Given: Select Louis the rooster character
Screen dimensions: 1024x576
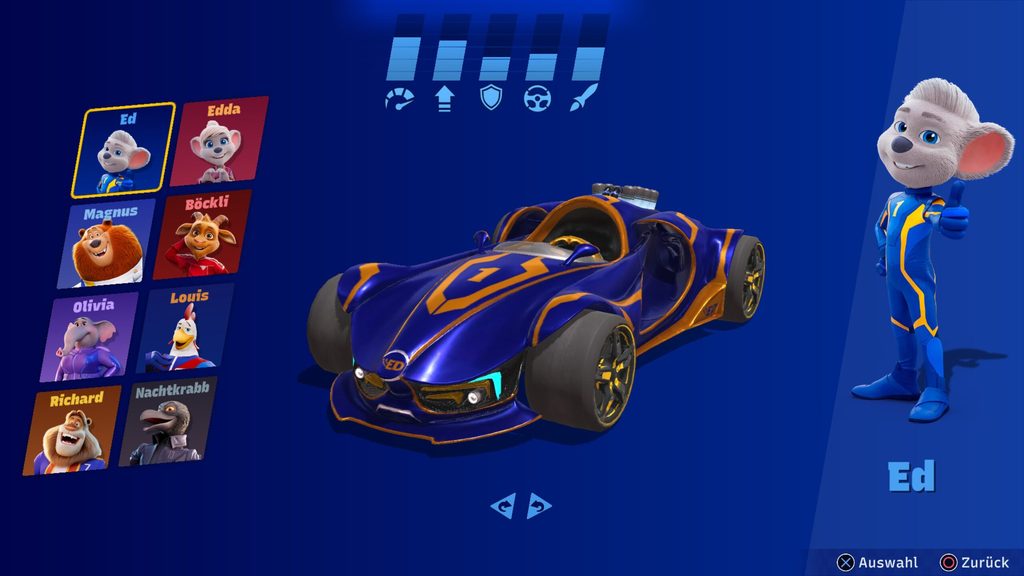Looking at the screenshot, I should click(x=184, y=328).
